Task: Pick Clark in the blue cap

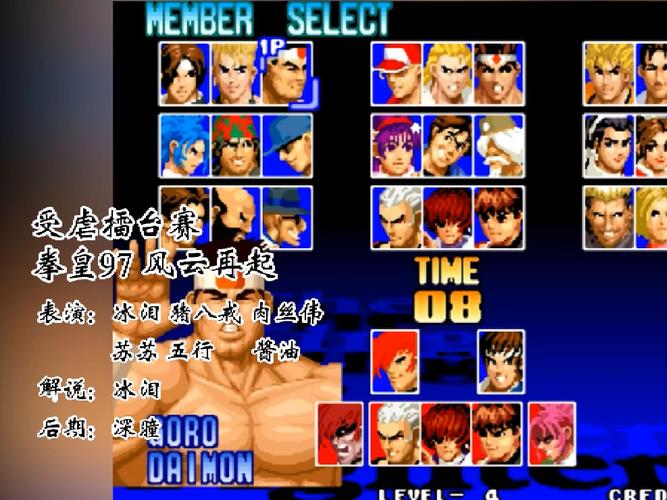Action: 287,145
